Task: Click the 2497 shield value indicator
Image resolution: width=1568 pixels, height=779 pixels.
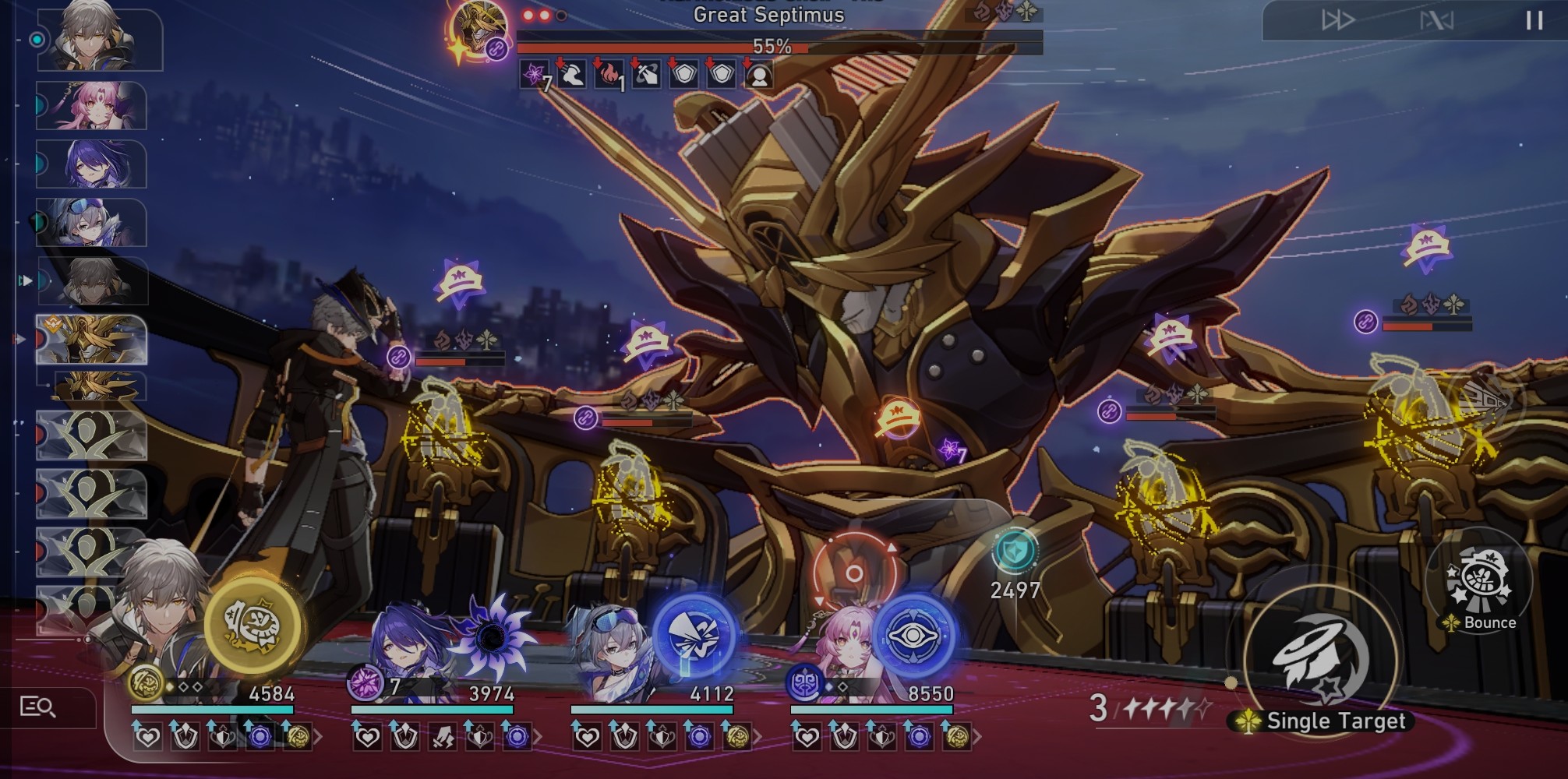Action: 1015,589
